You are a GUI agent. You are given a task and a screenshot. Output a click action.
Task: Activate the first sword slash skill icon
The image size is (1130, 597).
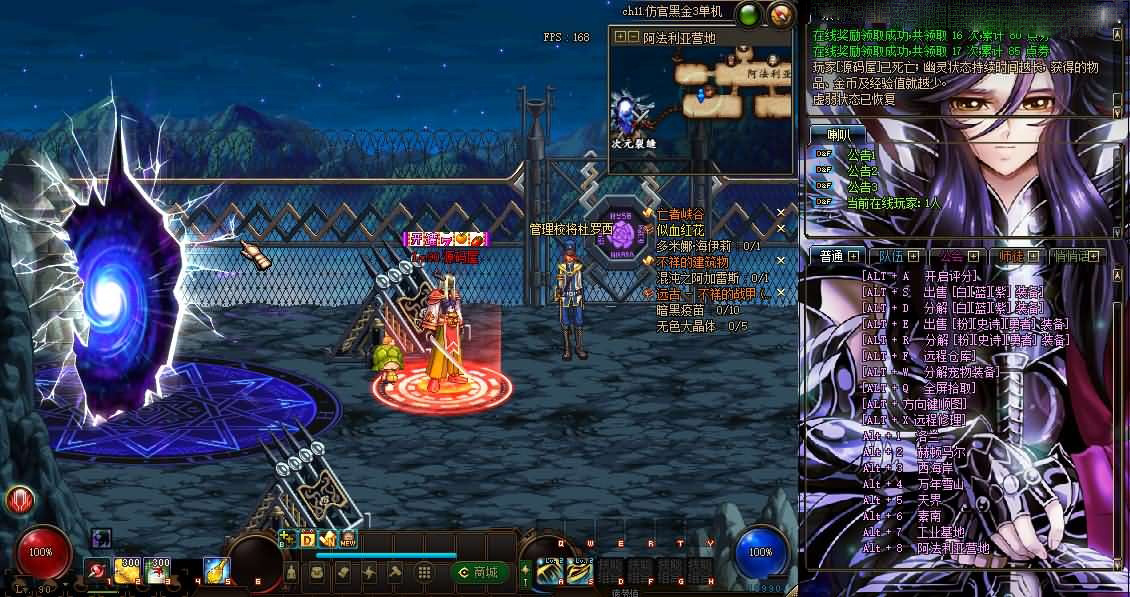tap(549, 570)
